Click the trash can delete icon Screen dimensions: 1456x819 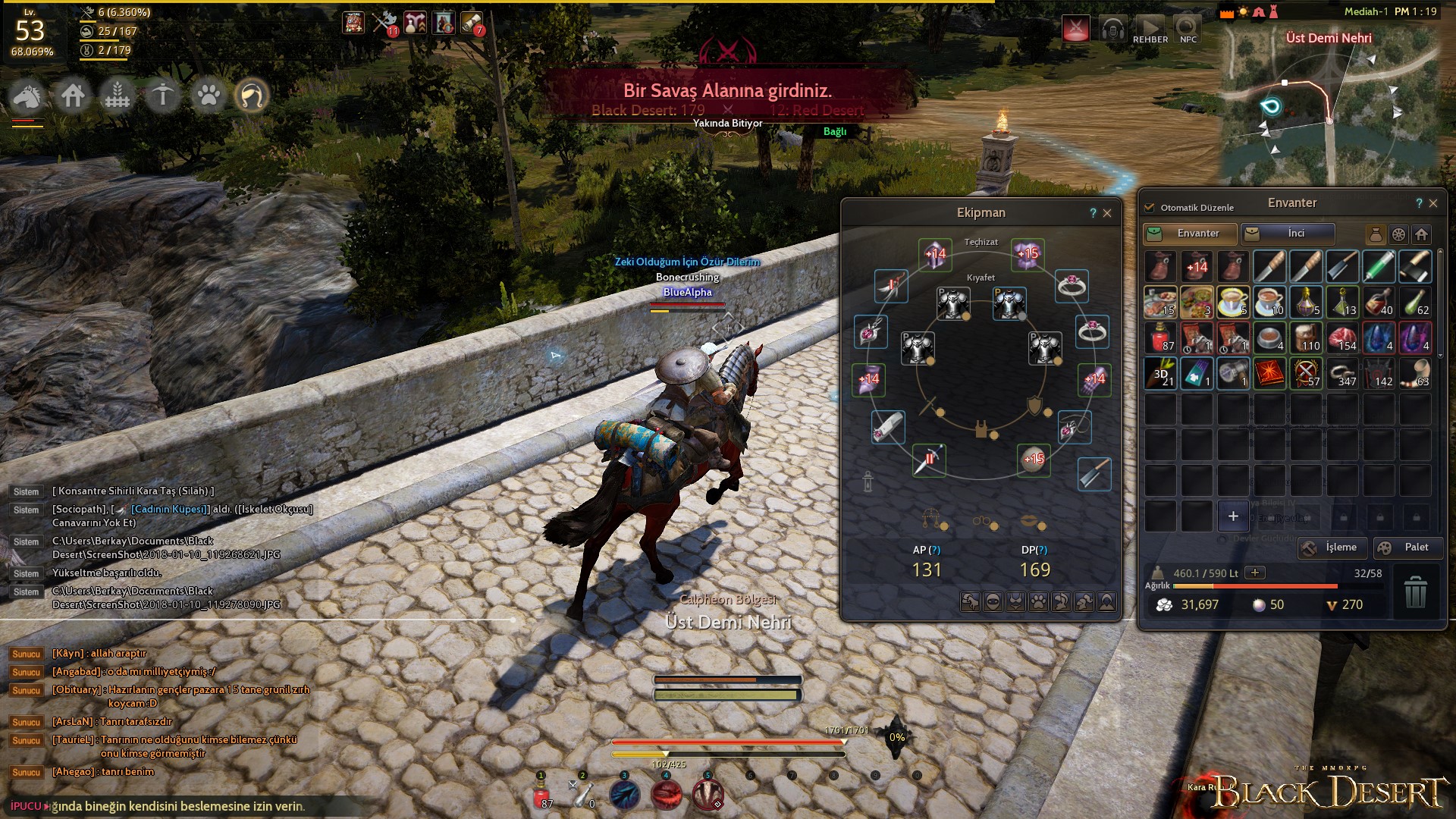coord(1415,592)
